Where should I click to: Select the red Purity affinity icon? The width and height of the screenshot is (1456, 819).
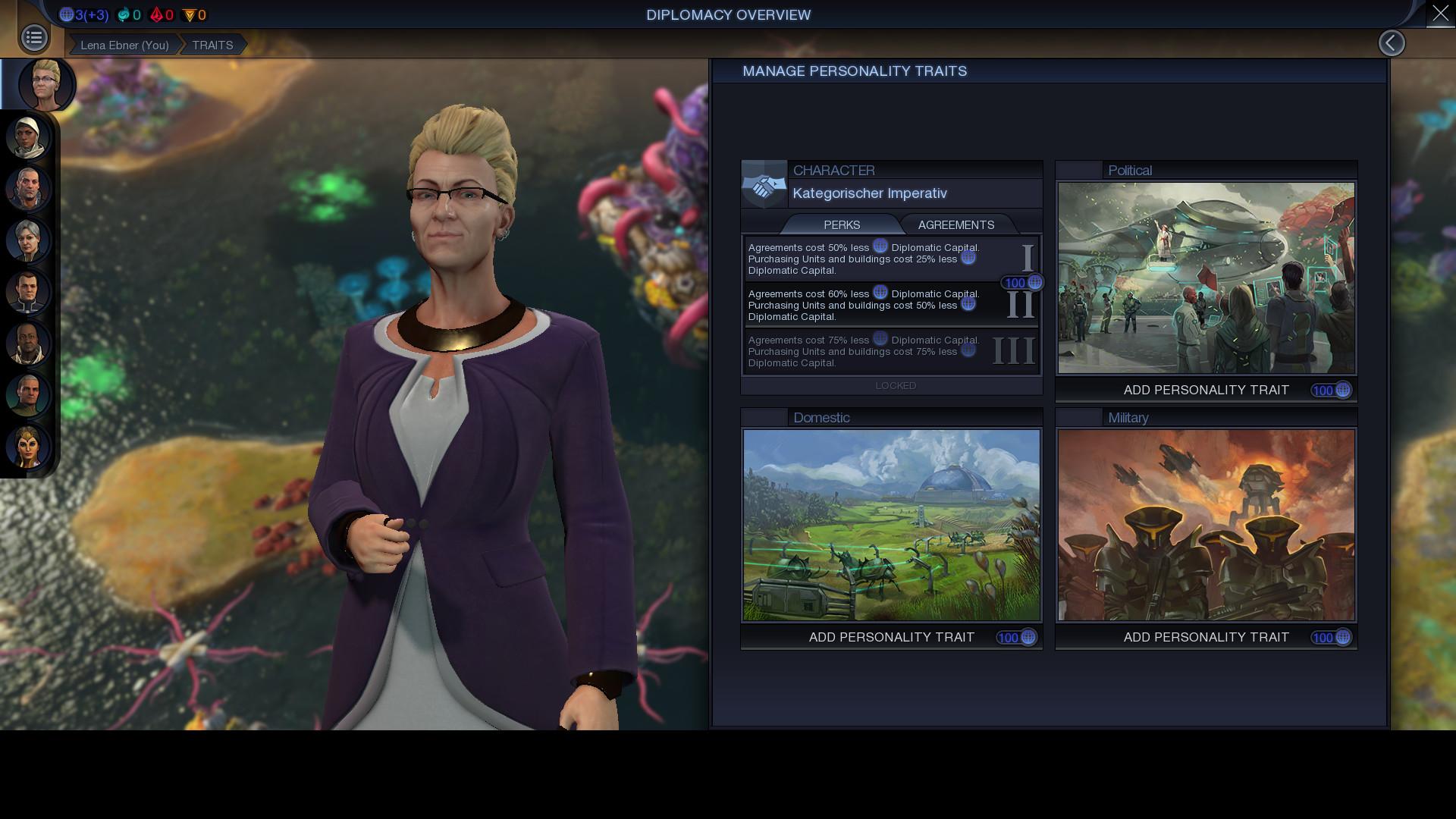(x=158, y=14)
